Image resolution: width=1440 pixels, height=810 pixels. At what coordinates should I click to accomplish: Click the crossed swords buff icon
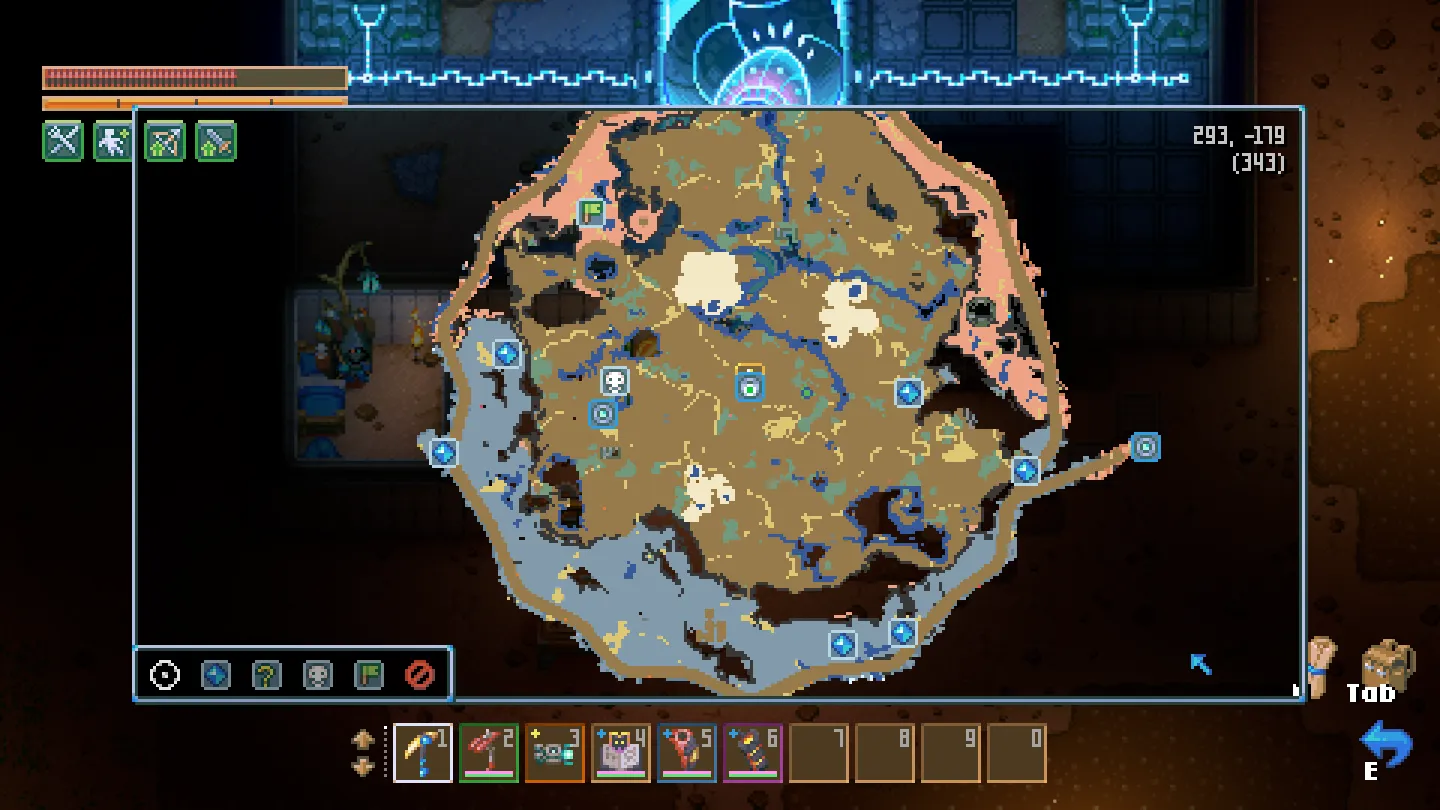(x=63, y=141)
